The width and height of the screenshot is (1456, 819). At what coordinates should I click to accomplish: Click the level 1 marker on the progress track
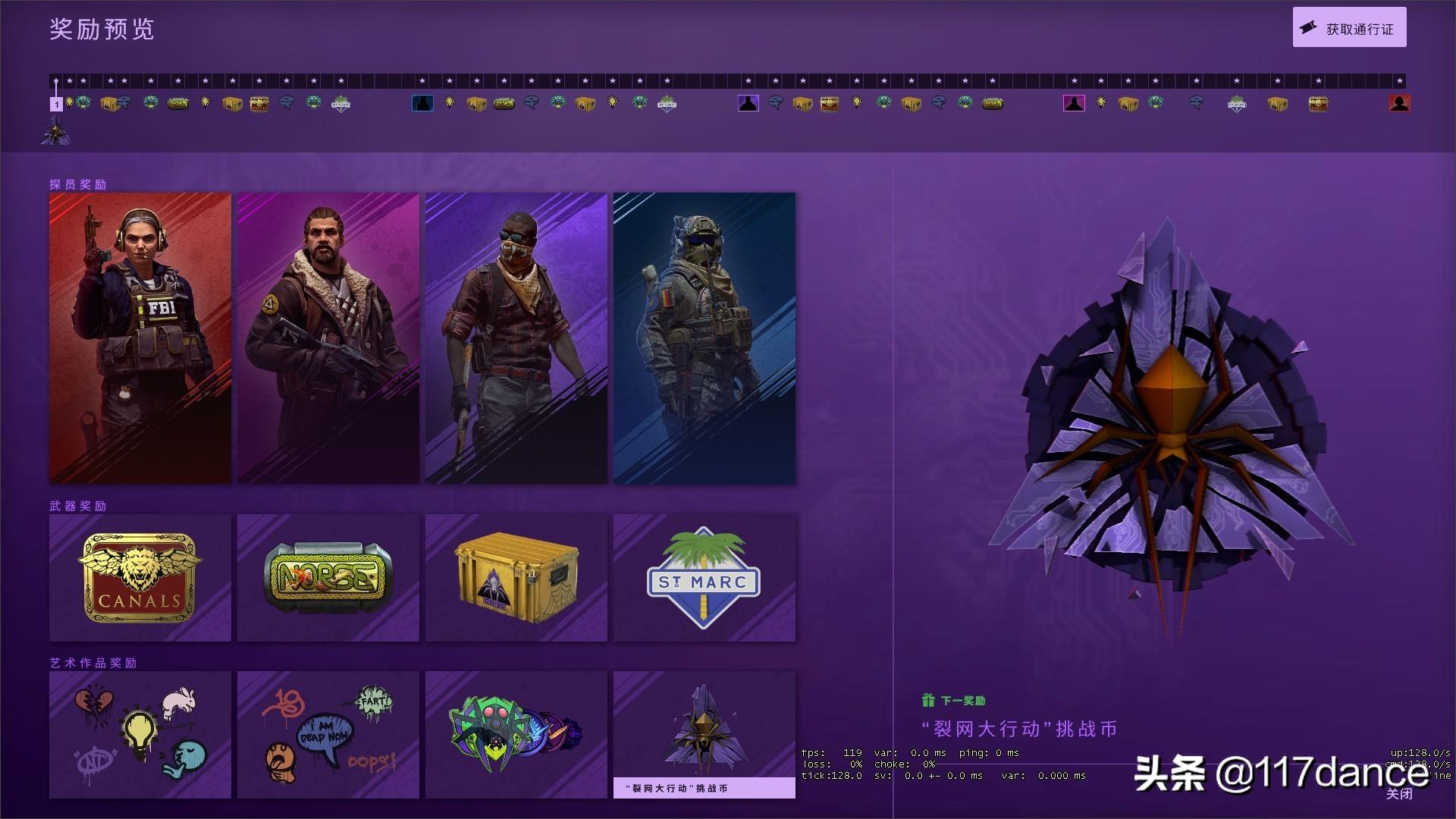coord(56,105)
